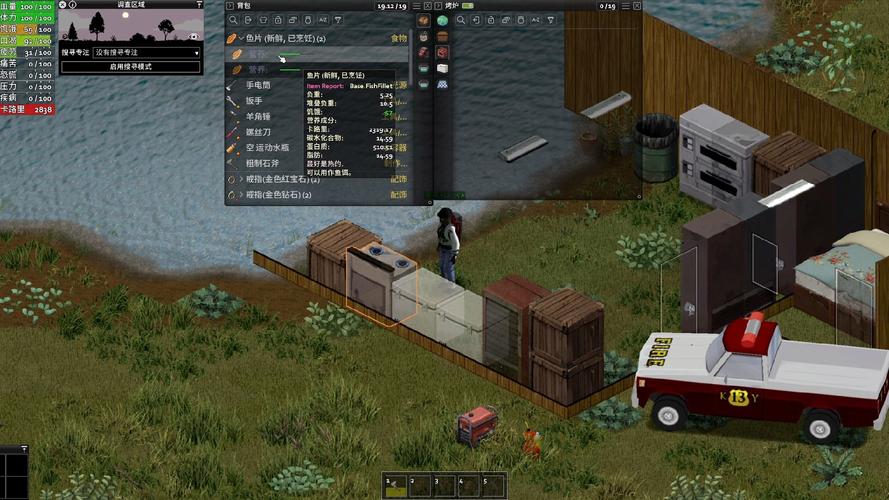
Task: Close the 调查区域 search panel
Action: coord(64,5)
